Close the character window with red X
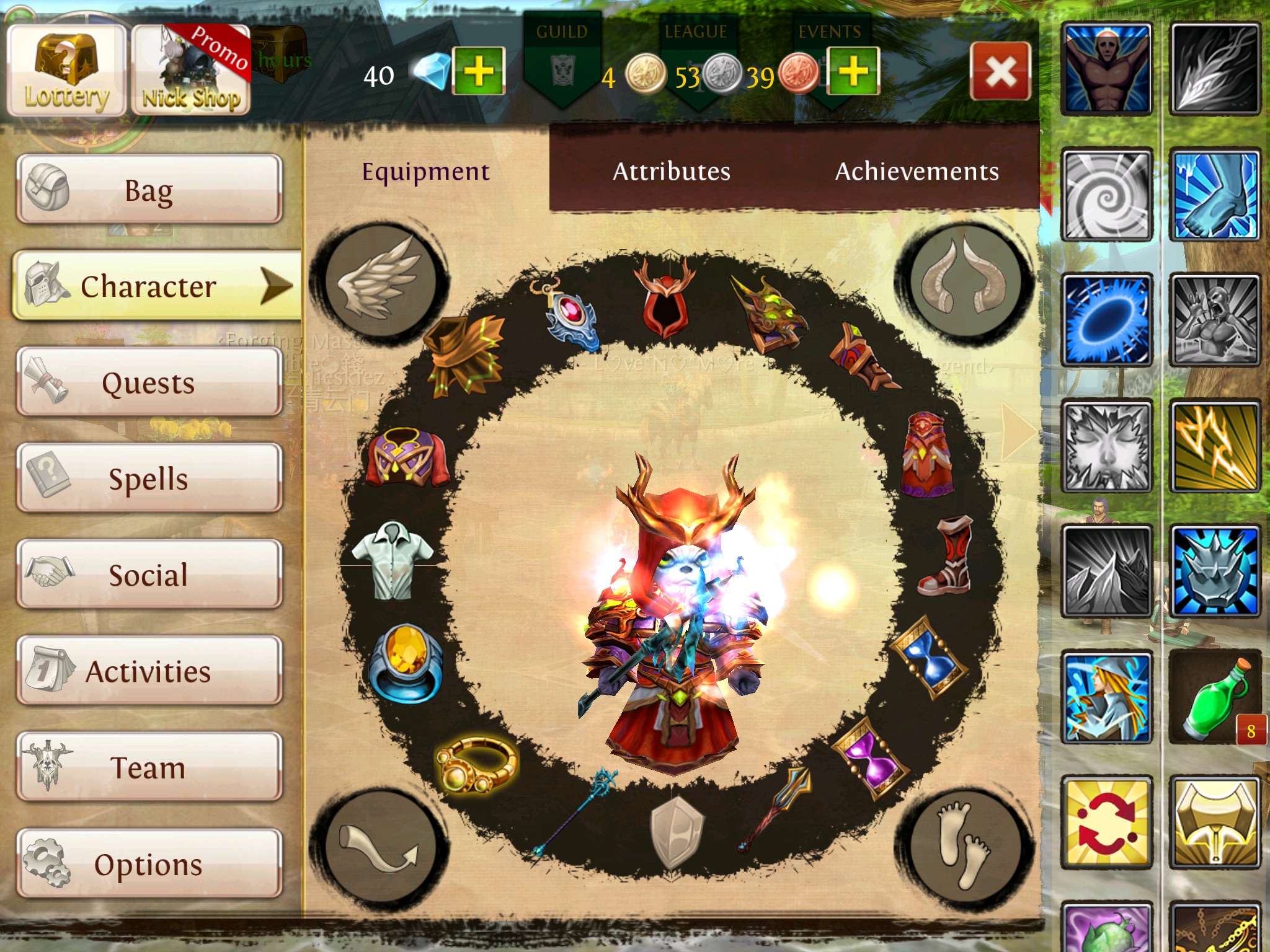The image size is (1270, 952). click(1000, 72)
